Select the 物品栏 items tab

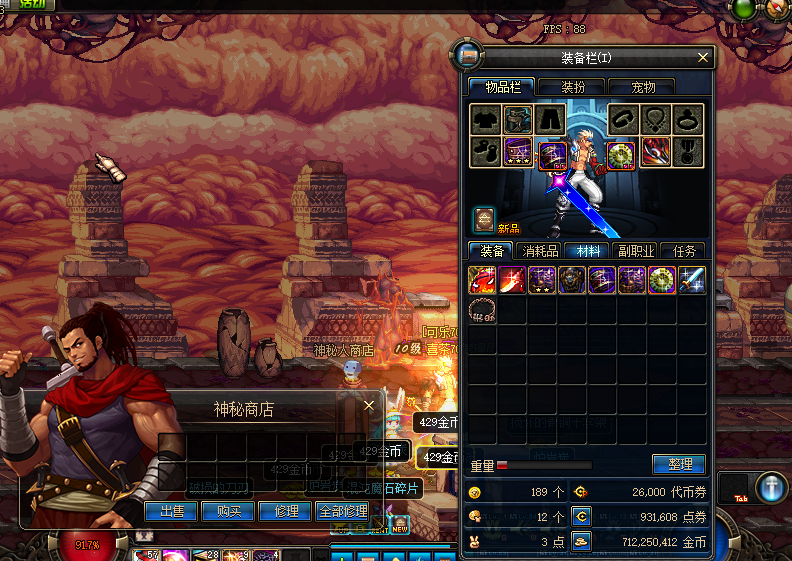pos(502,87)
